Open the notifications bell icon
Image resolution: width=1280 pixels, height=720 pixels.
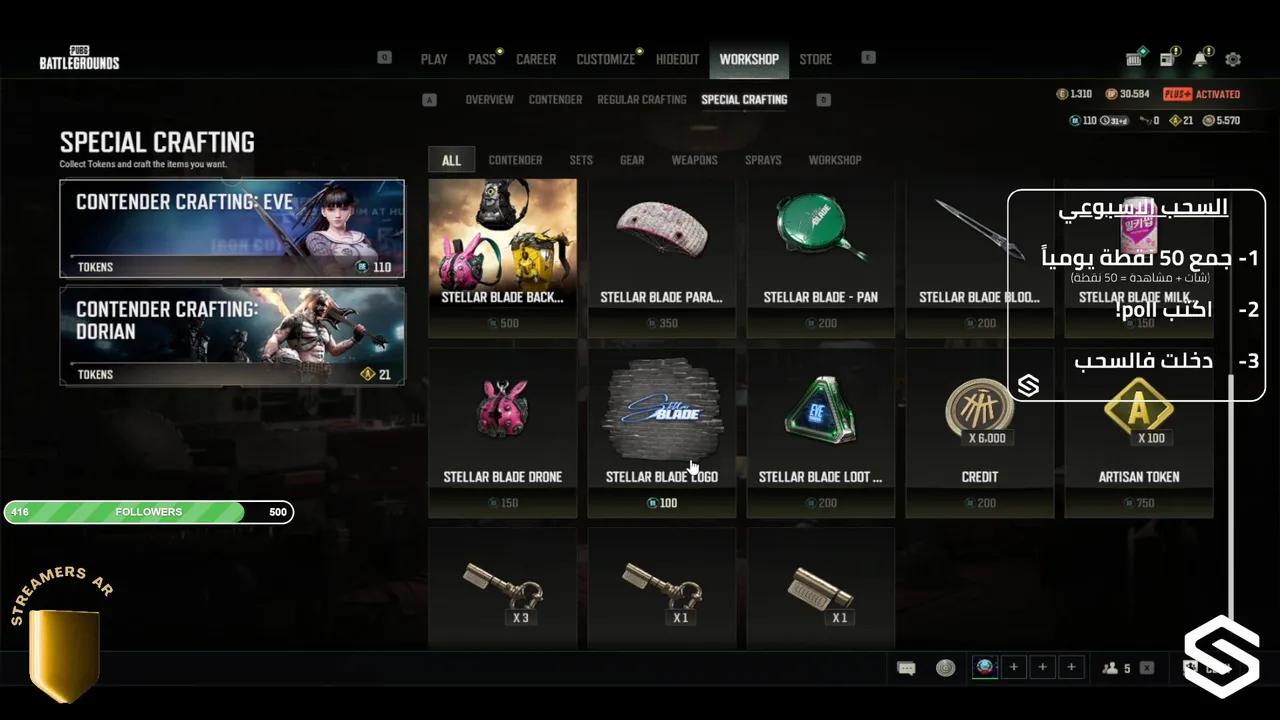coord(1199,58)
